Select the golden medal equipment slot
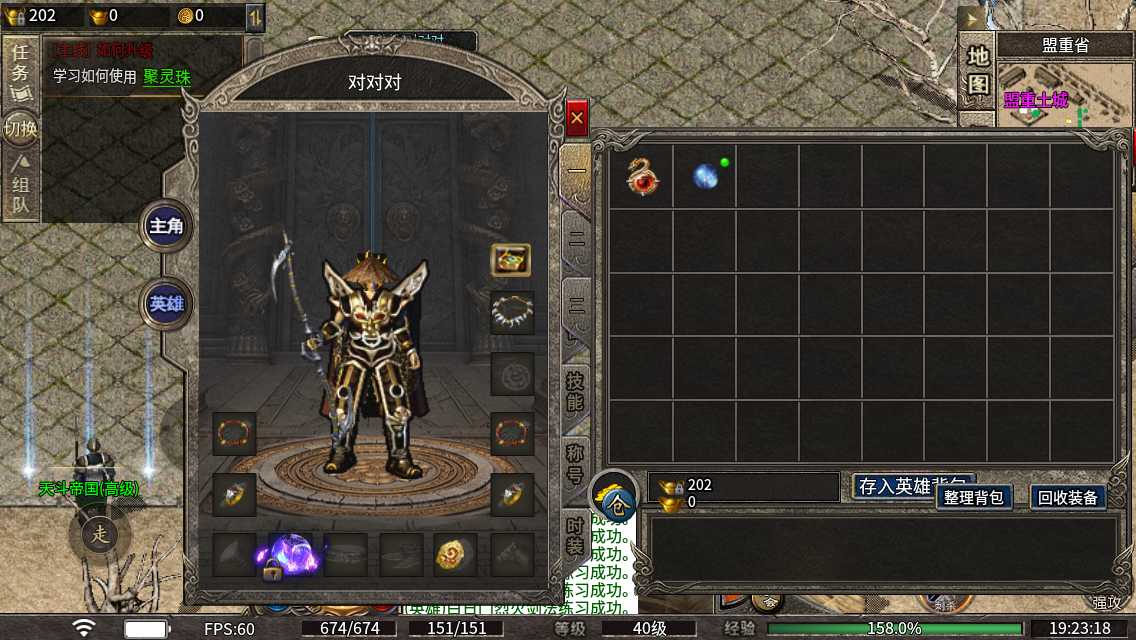1136x640 pixels. pyautogui.click(x=455, y=554)
